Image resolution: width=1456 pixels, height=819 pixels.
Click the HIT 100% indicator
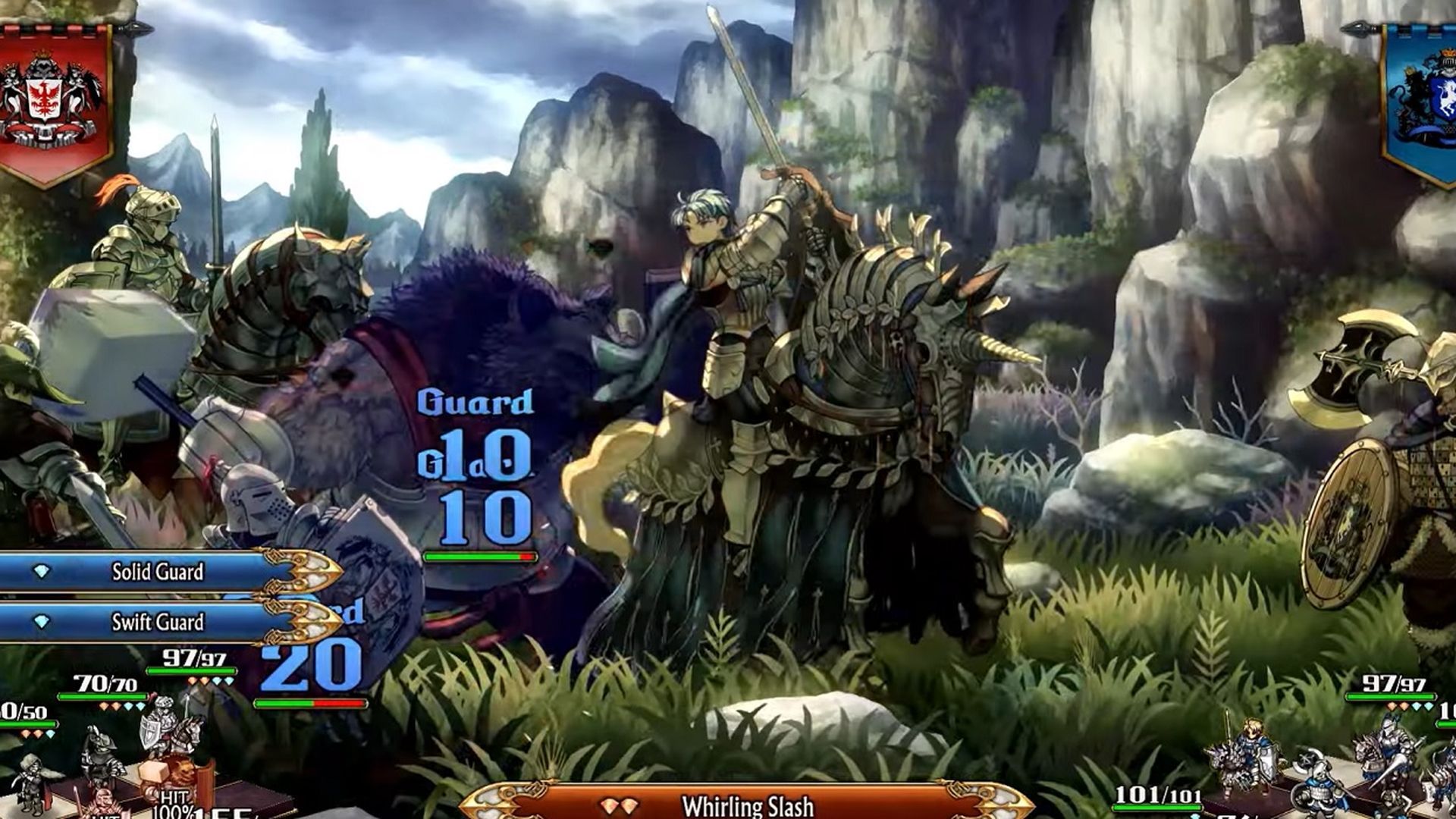174,802
